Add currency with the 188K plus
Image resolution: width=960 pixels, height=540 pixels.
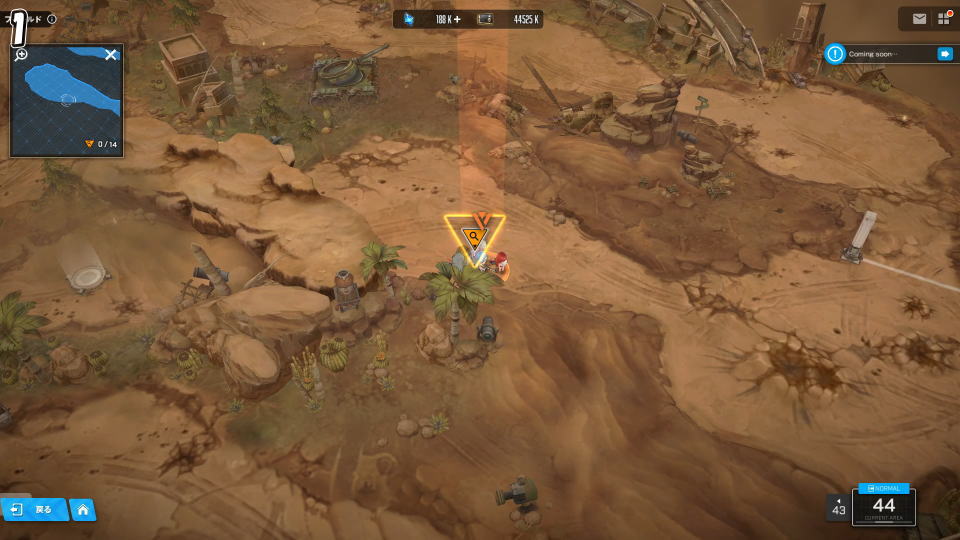[457, 19]
